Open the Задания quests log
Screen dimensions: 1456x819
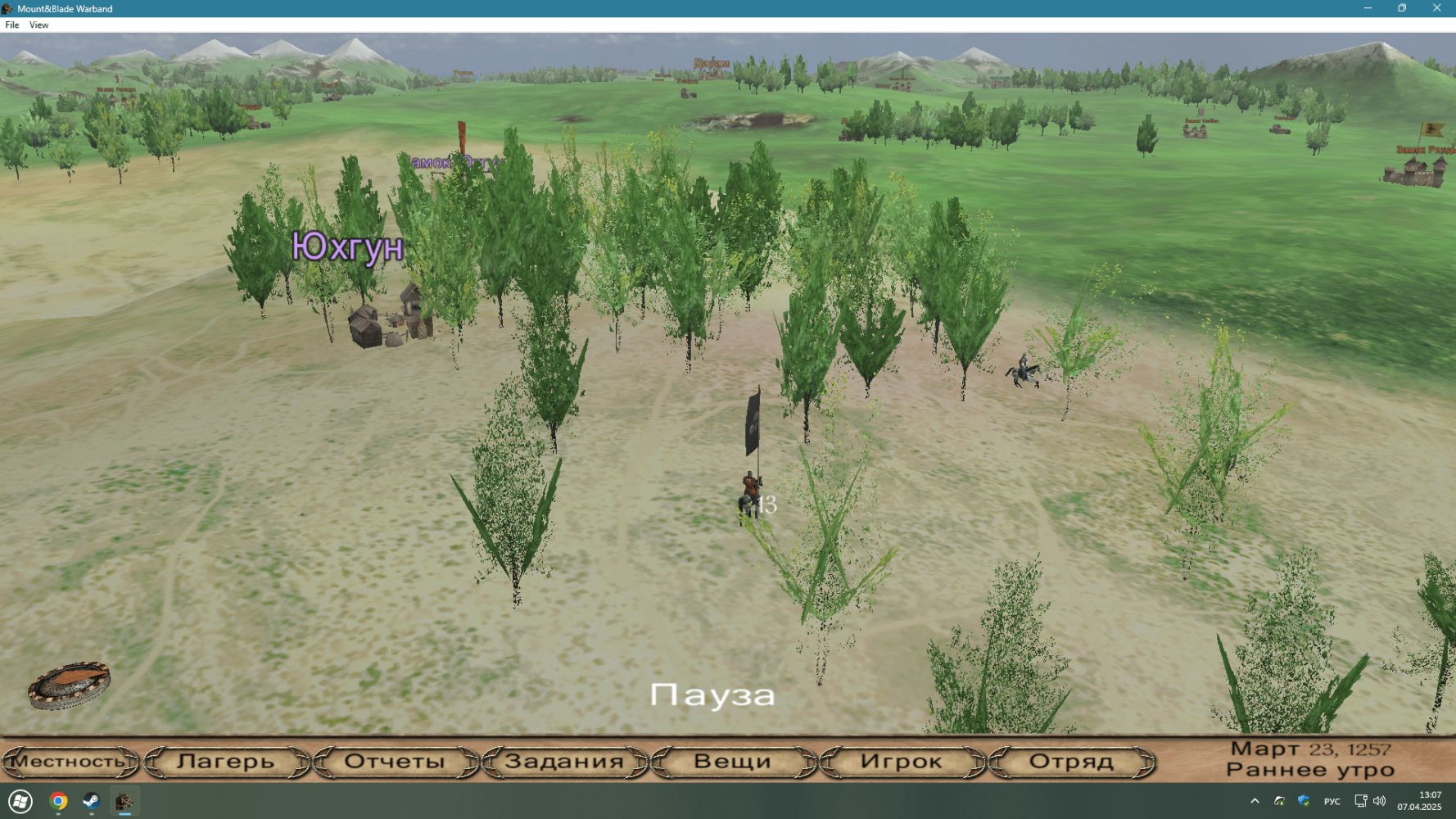[x=564, y=762]
